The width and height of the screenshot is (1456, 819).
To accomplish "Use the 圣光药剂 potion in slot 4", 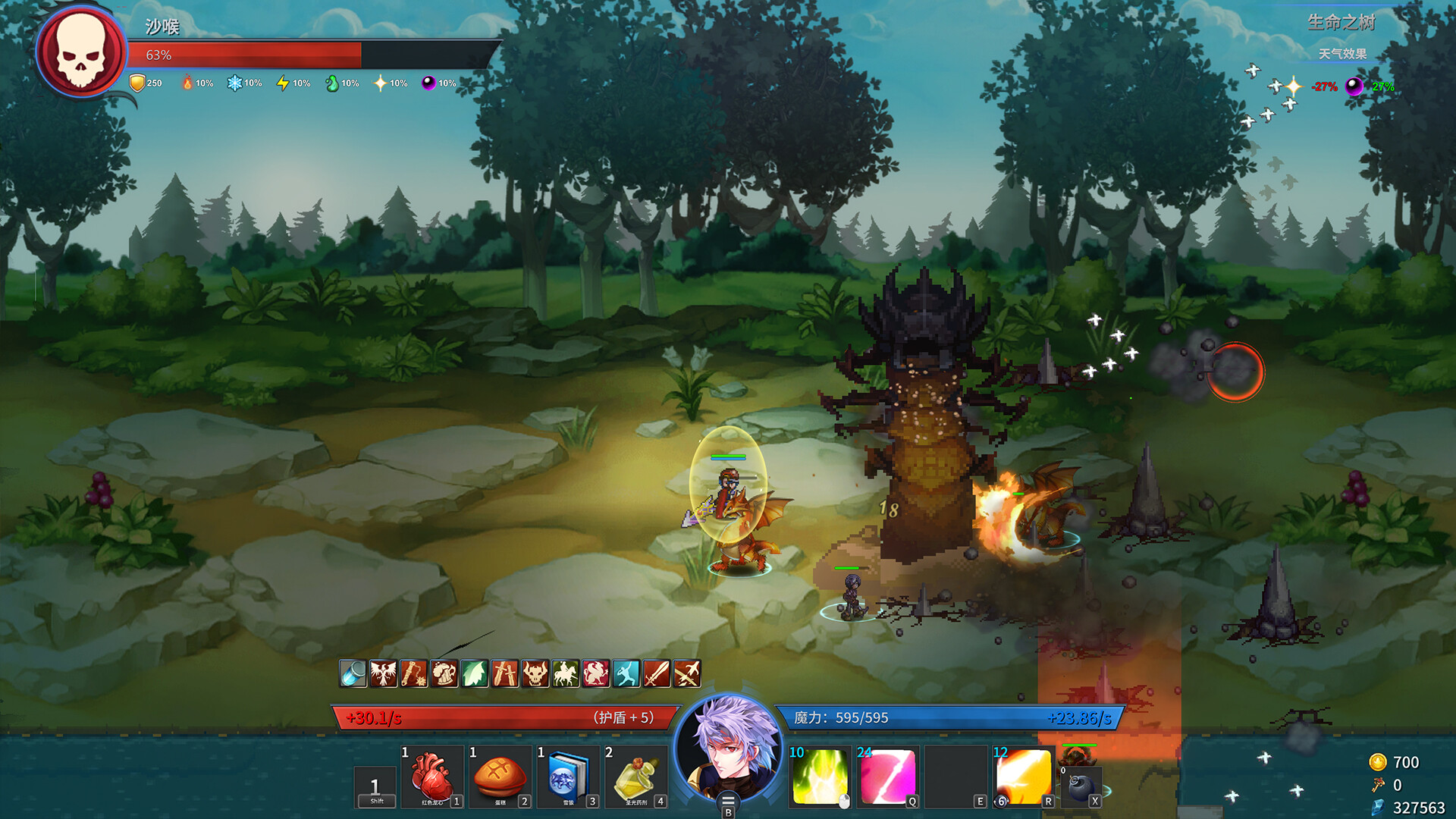I will [x=637, y=775].
